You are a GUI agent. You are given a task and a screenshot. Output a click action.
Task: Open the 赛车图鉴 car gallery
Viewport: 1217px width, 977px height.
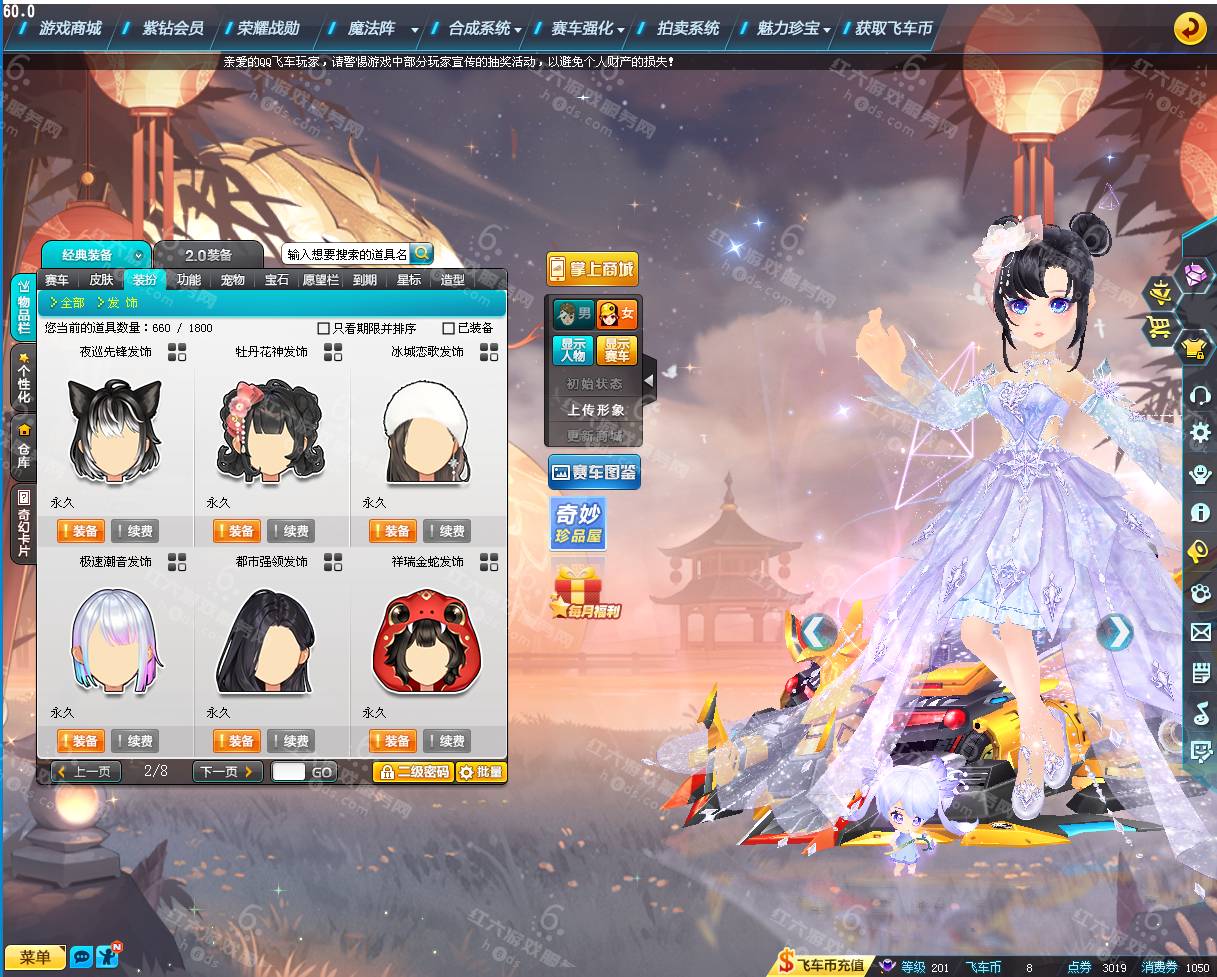pyautogui.click(x=594, y=472)
